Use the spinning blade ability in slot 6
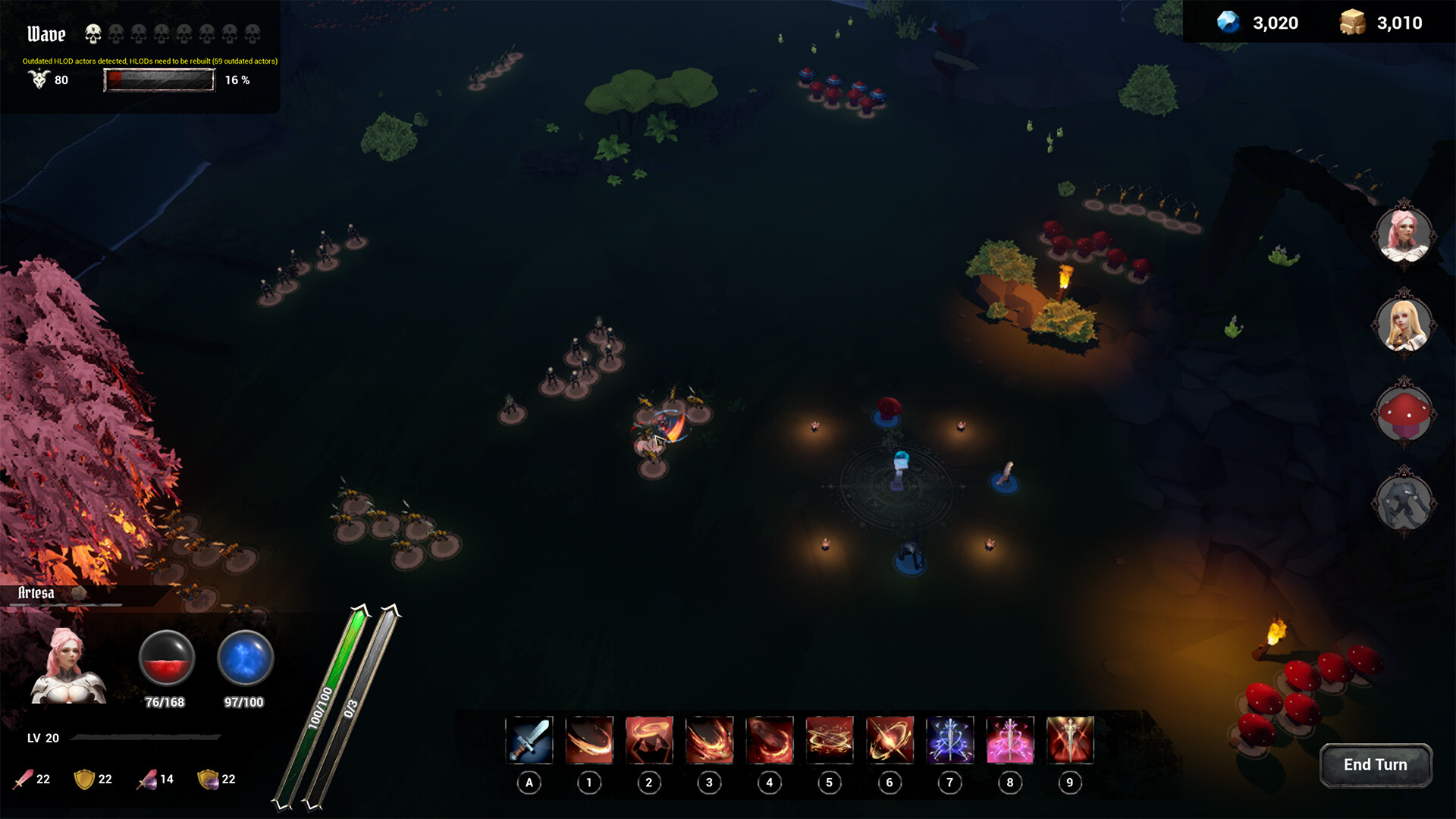 tap(890, 740)
